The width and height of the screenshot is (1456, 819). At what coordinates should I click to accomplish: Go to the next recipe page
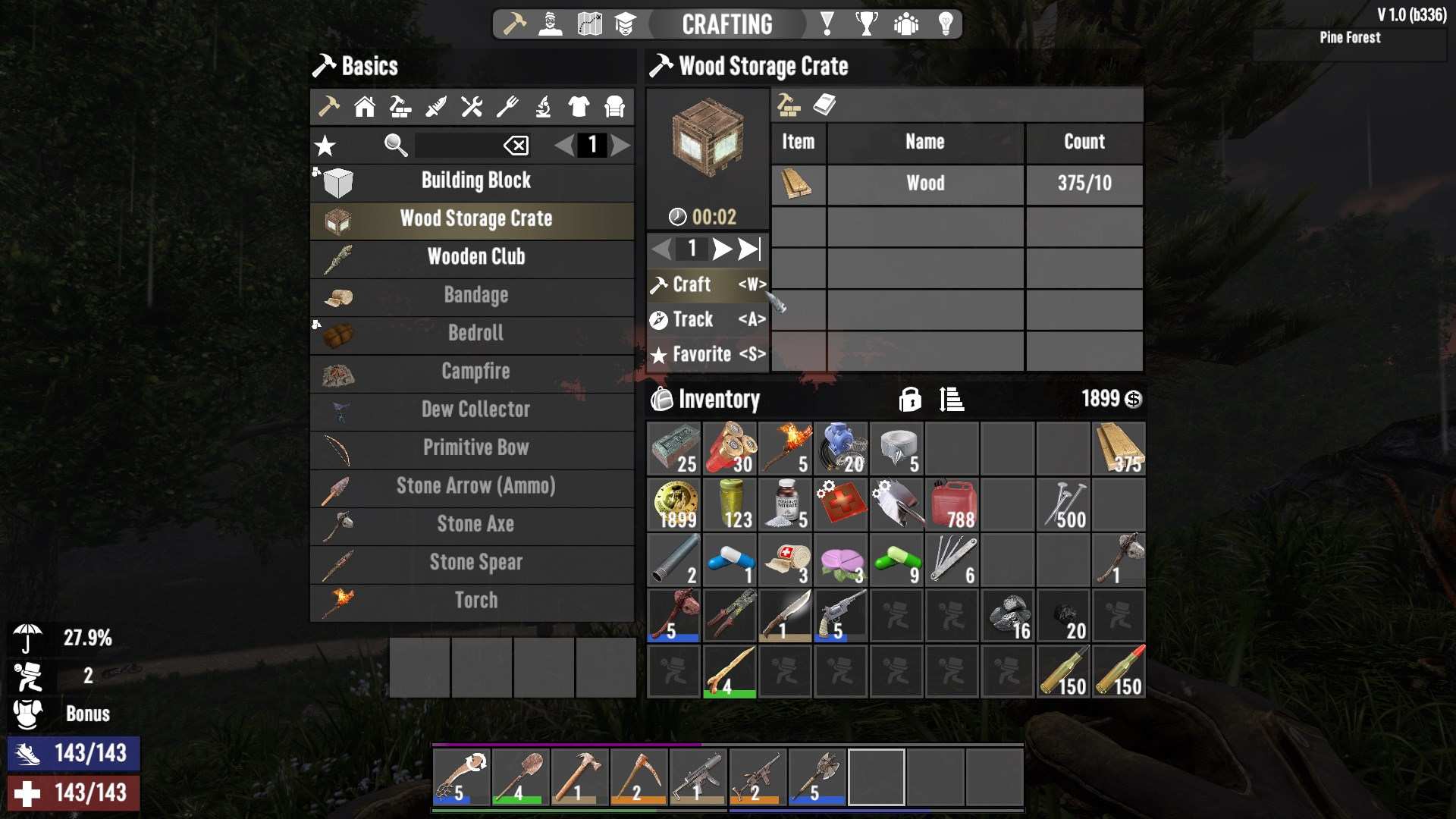click(620, 145)
